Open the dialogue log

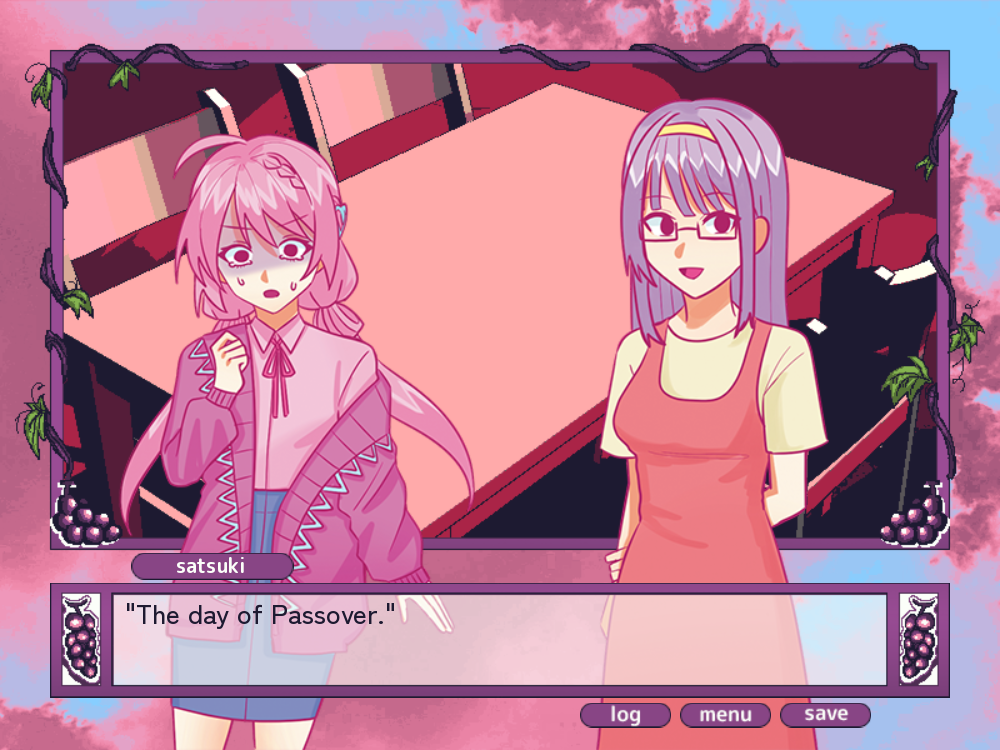[625, 715]
